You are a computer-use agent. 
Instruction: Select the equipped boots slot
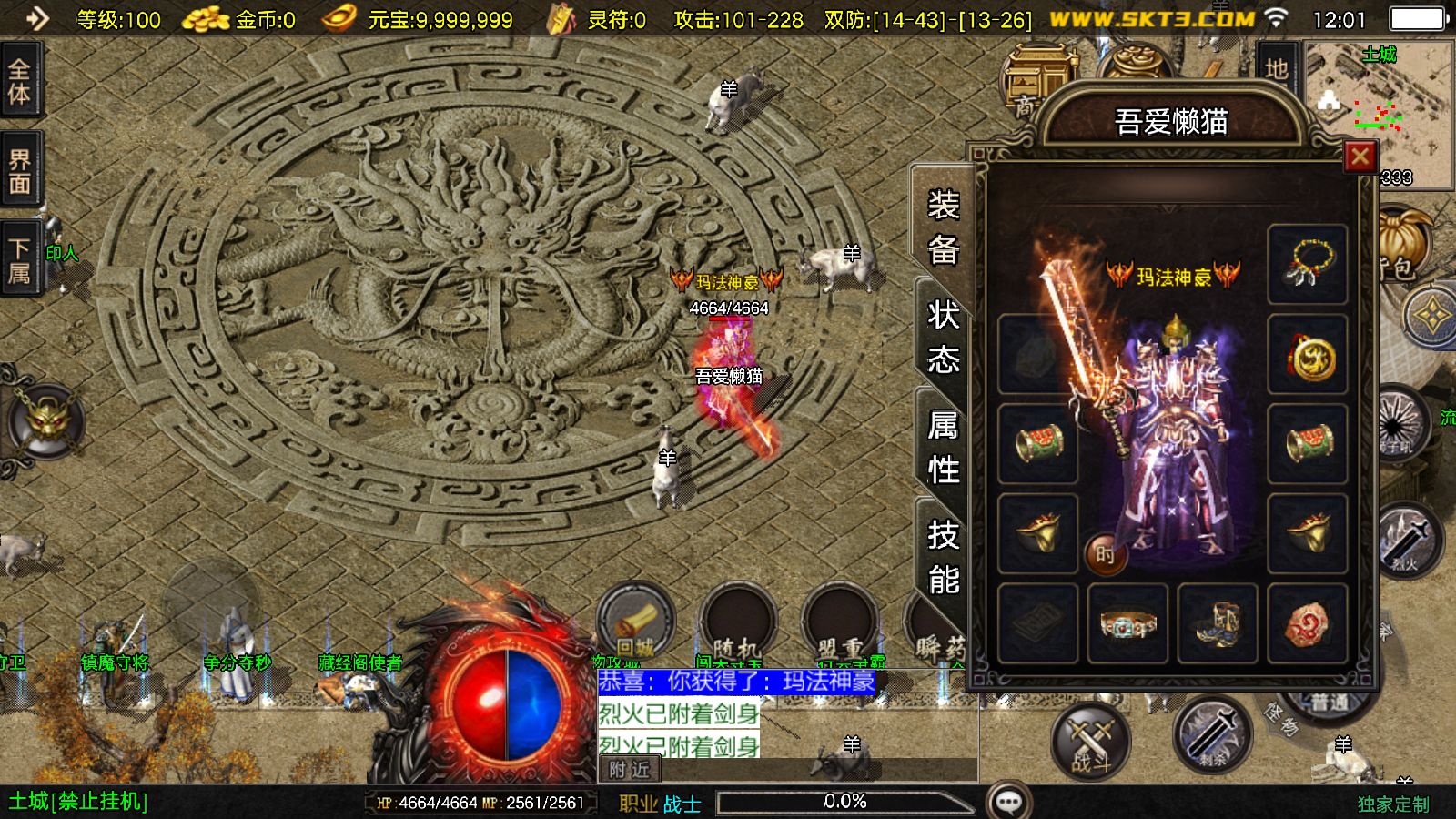click(x=1218, y=623)
